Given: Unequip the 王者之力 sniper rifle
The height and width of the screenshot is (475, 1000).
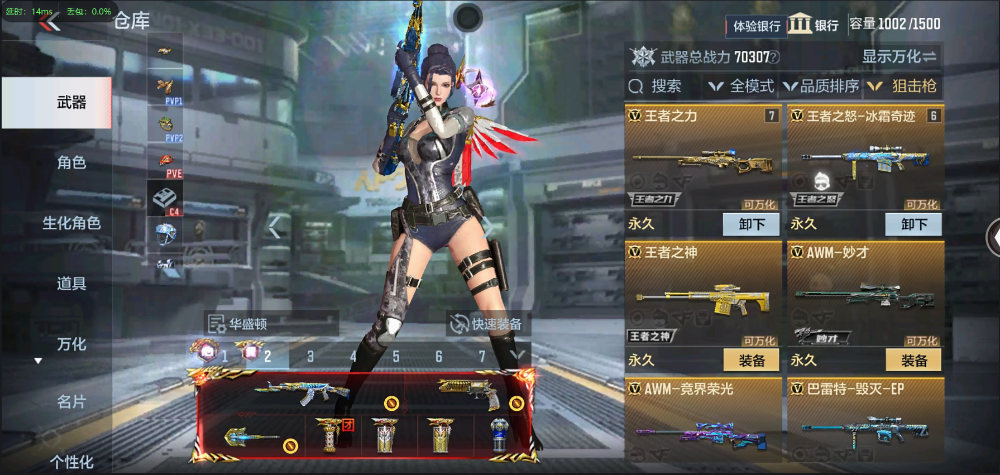Looking at the screenshot, I should tap(751, 224).
